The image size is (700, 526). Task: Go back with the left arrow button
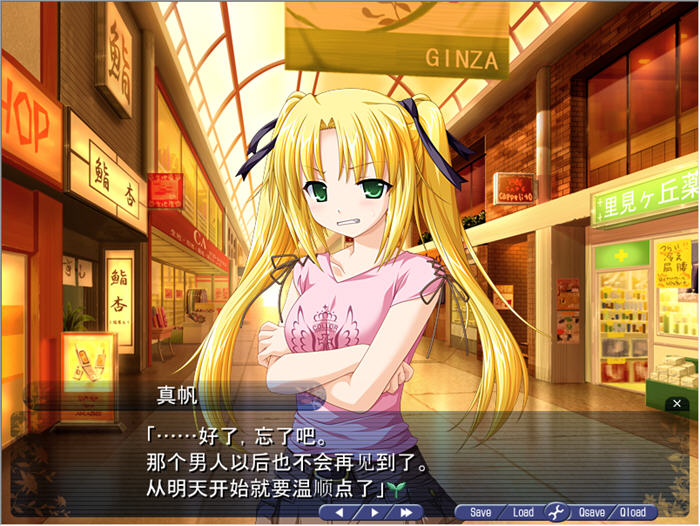click(339, 512)
